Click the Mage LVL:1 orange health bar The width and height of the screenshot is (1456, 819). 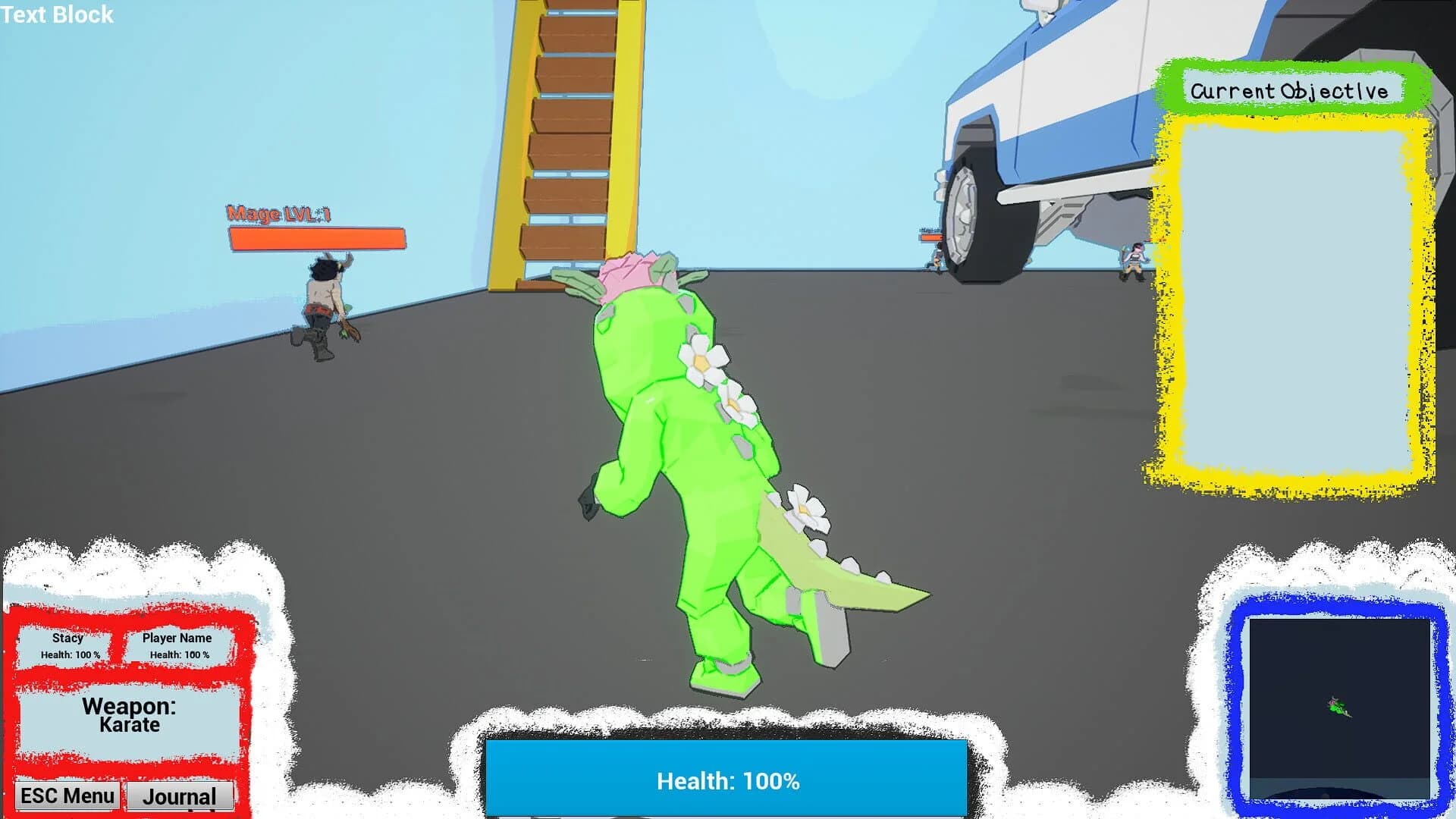(317, 237)
